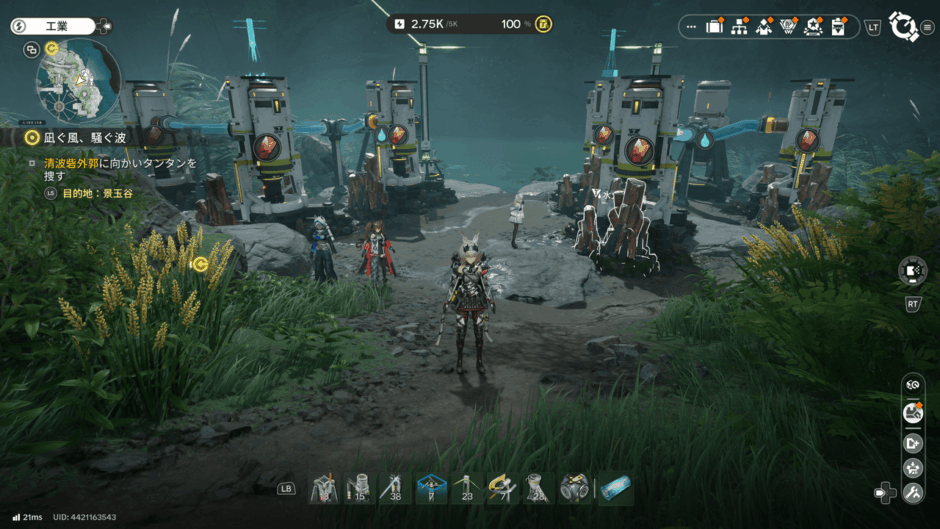Open the hamburger main menu button
This screenshot has height=529, width=940.
[x=929, y=27]
